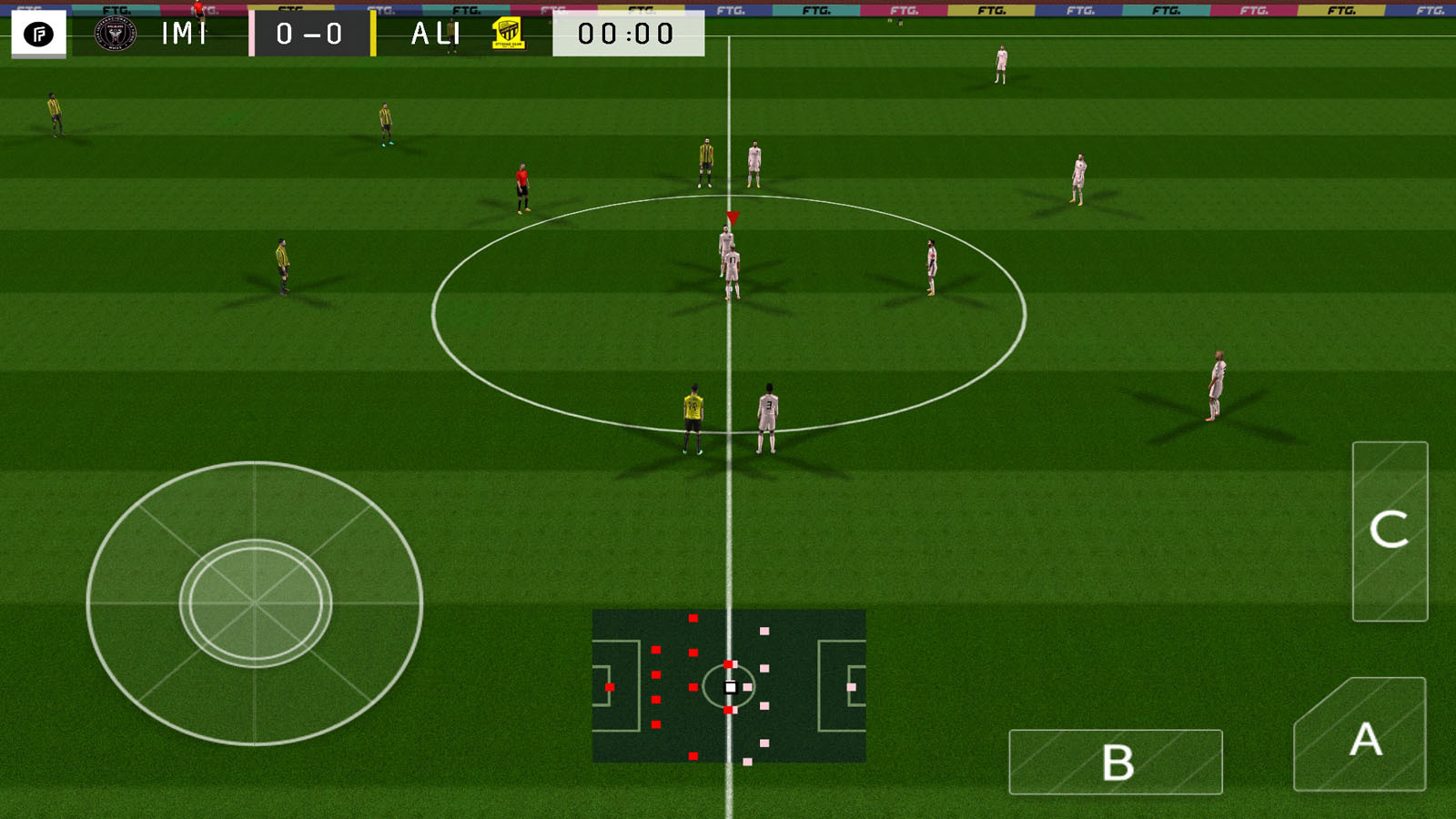Tap the B action button
This screenshot has height=819, width=1456.
tap(1115, 762)
